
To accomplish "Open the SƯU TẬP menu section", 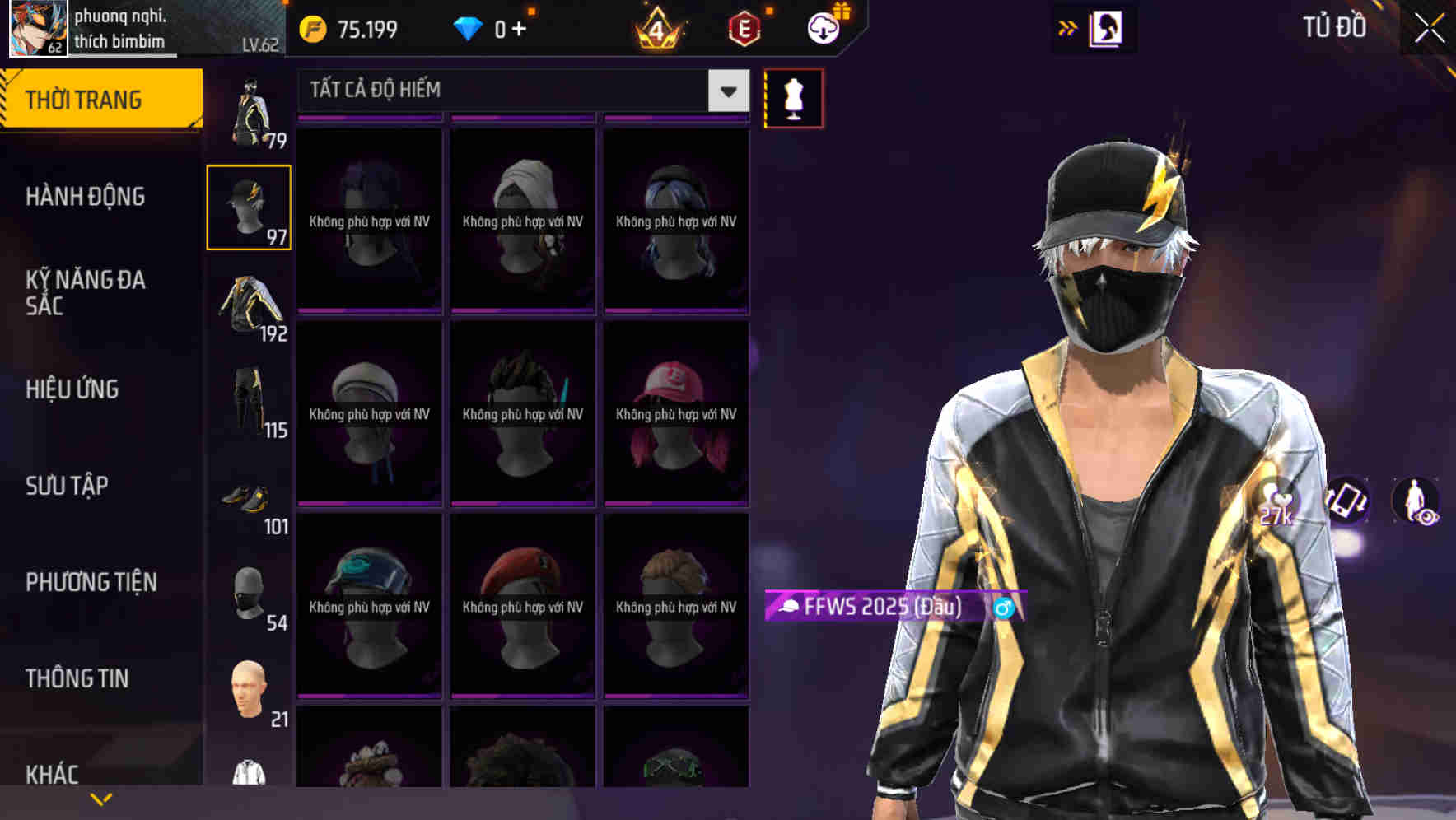I will [x=66, y=486].
